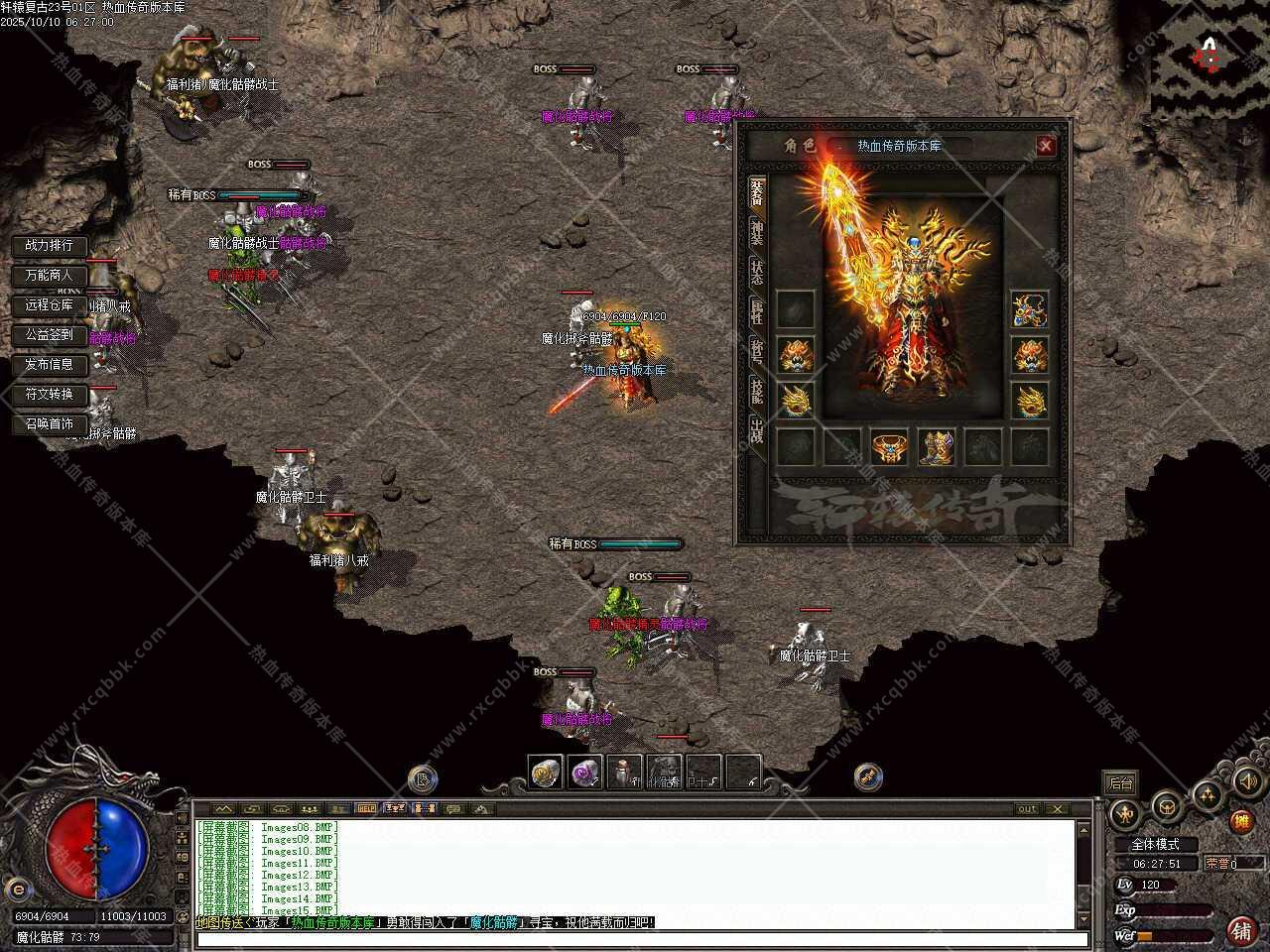Switch to the 出战 tab
Screen dimensions: 1270x952
pyautogui.click(x=757, y=430)
